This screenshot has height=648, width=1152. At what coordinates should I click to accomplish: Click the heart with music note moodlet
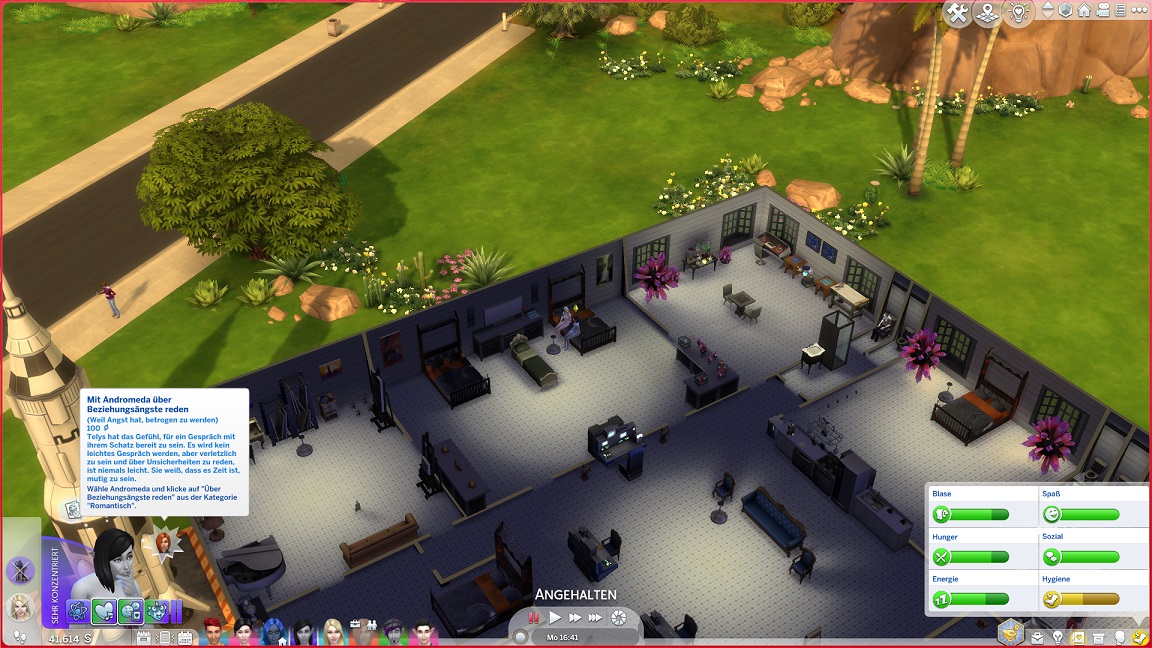tap(105, 611)
